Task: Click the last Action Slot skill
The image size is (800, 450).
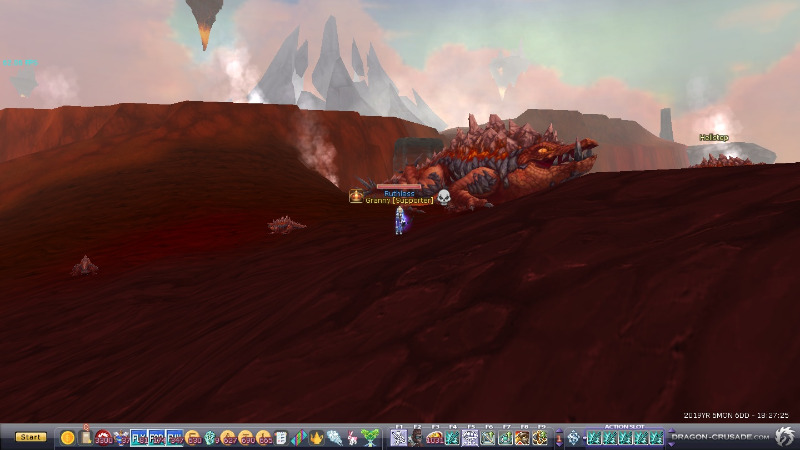Action: (x=656, y=437)
